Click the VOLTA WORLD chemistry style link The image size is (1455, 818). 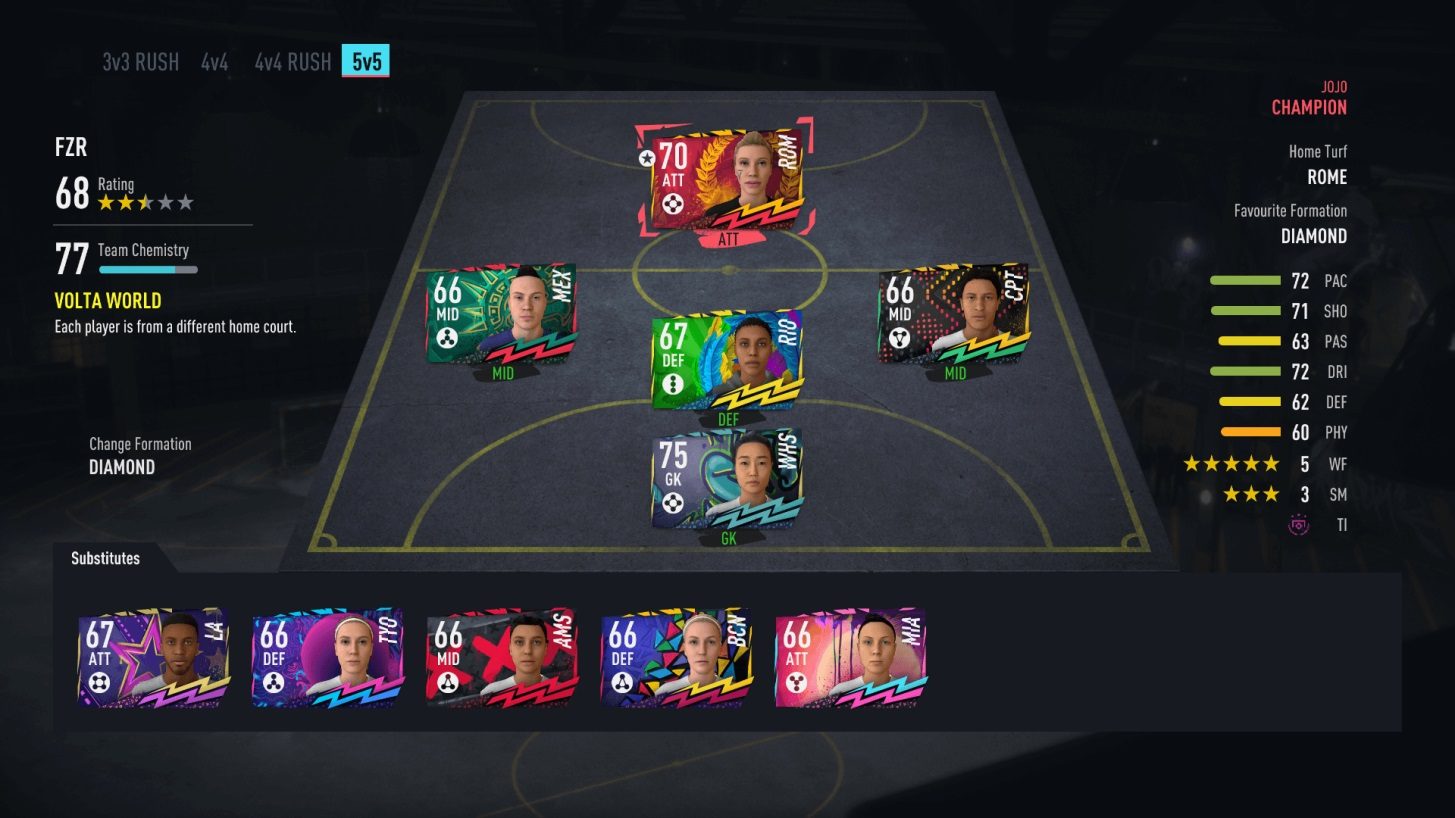click(110, 300)
